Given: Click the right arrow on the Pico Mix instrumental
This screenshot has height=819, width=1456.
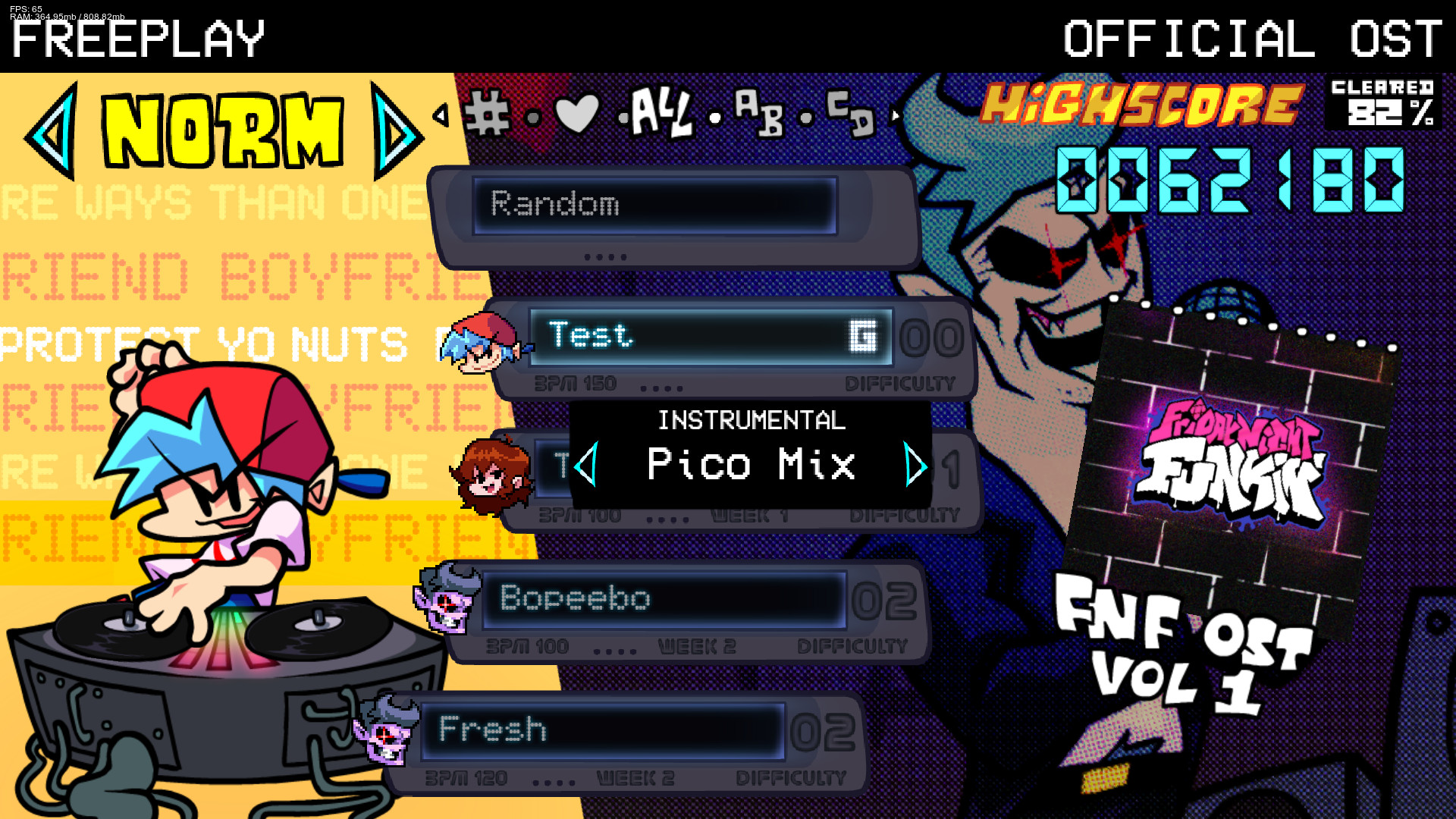Looking at the screenshot, I should point(917,466).
